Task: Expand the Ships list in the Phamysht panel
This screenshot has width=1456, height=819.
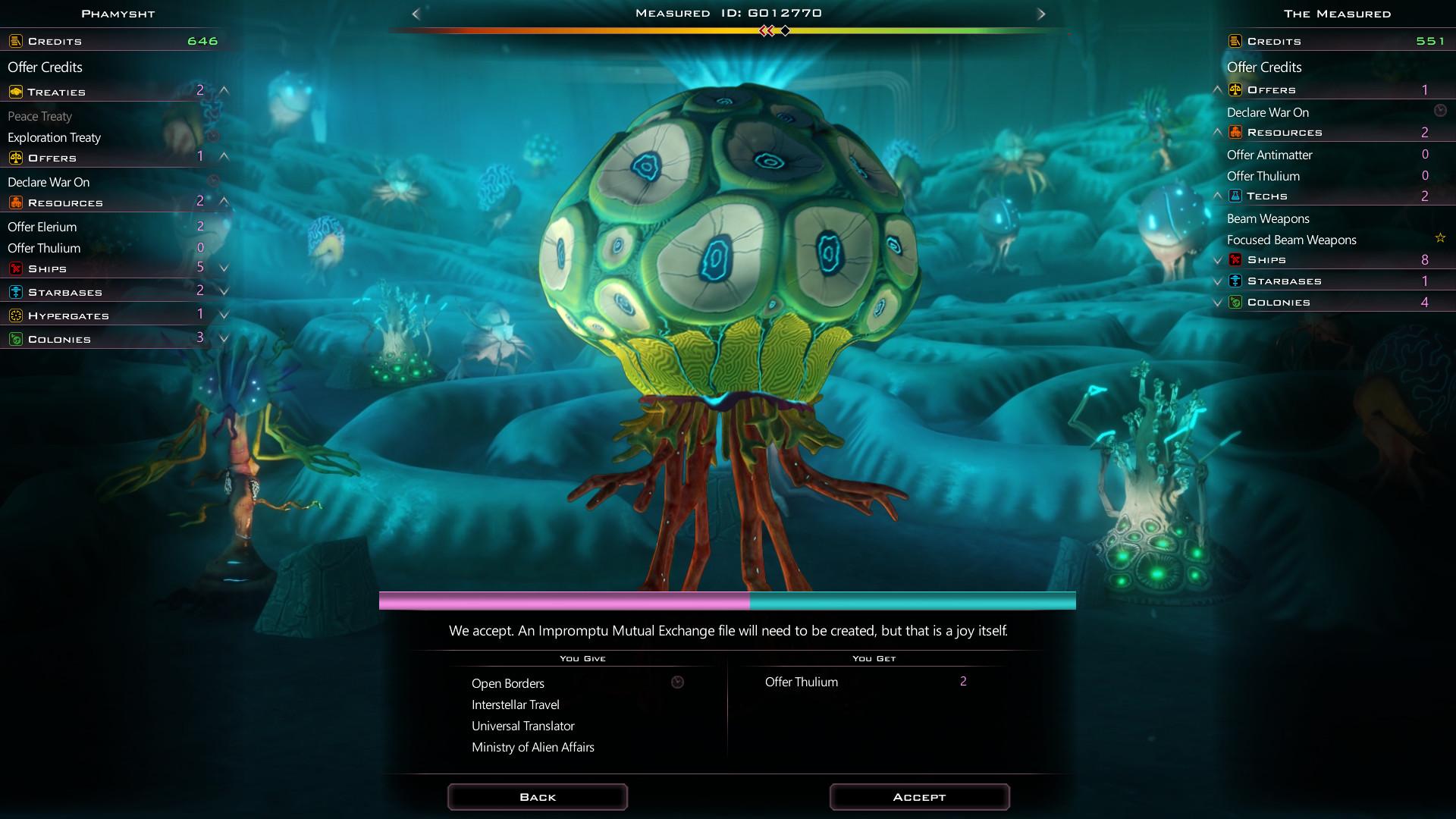Action: pos(224,268)
